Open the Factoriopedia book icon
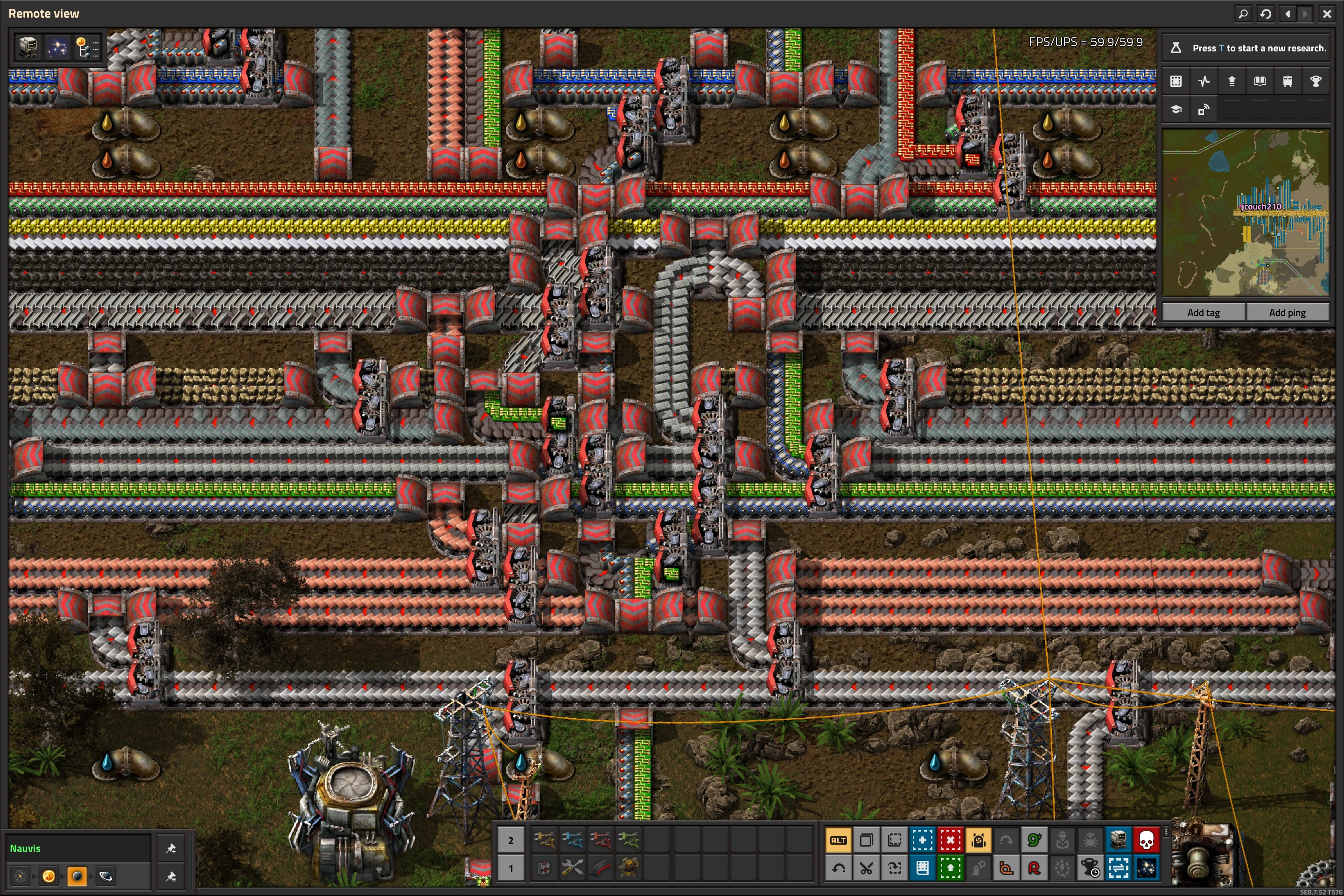The height and width of the screenshot is (896, 1344). (1260, 81)
